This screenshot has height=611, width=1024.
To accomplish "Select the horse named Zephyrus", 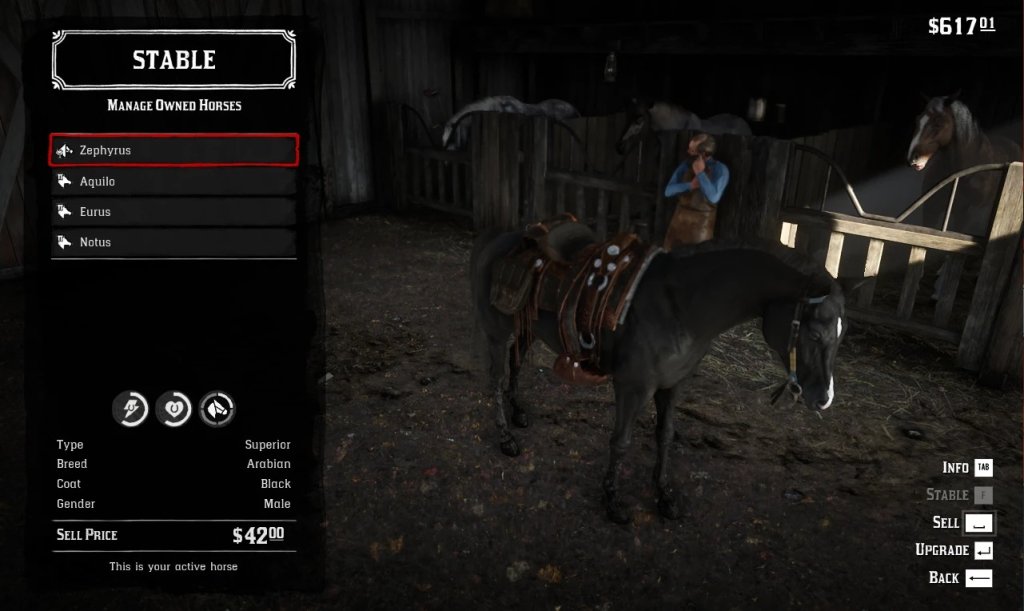I will point(174,150).
